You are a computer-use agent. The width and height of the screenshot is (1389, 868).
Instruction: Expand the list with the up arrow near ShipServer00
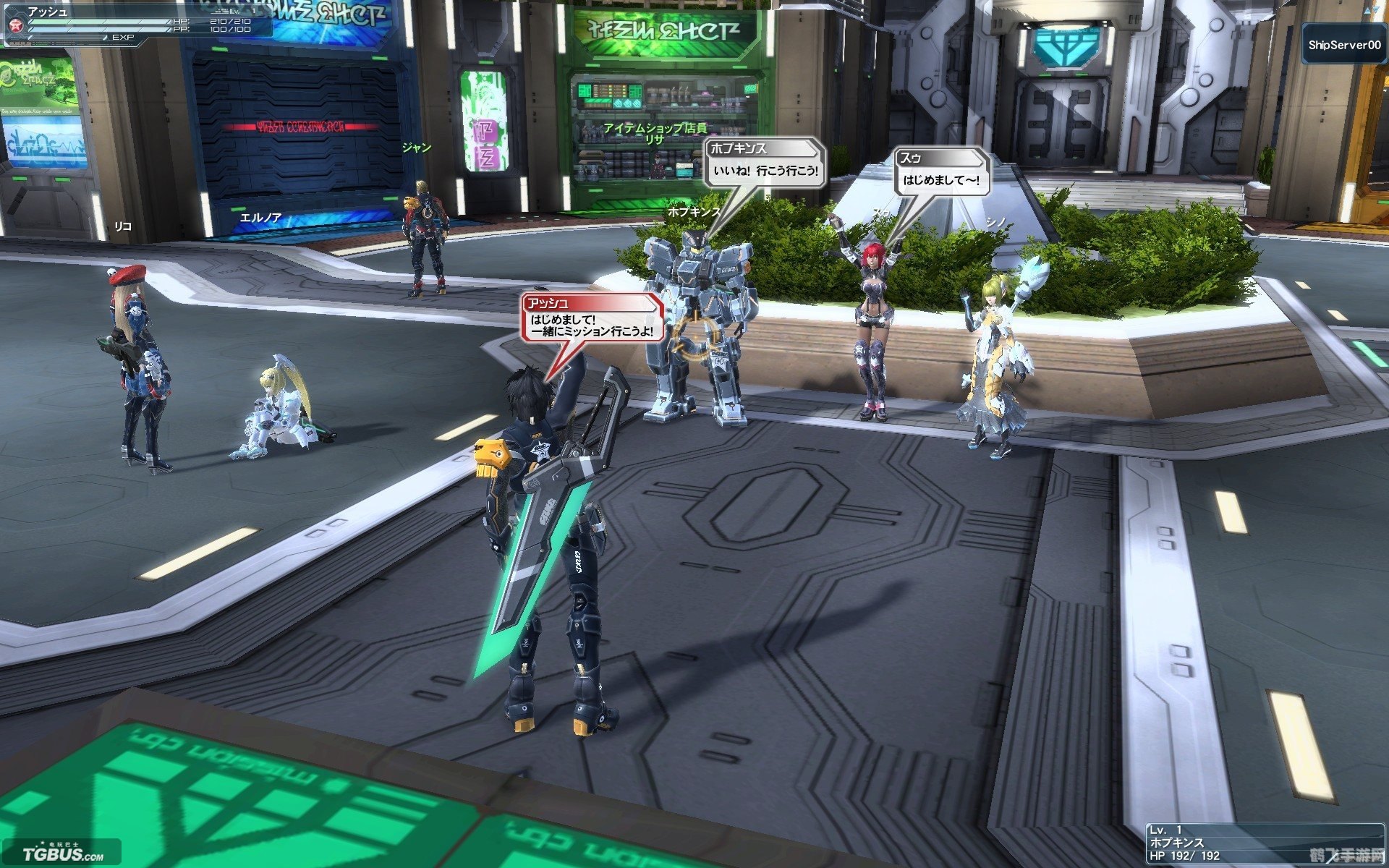click(1367, 10)
